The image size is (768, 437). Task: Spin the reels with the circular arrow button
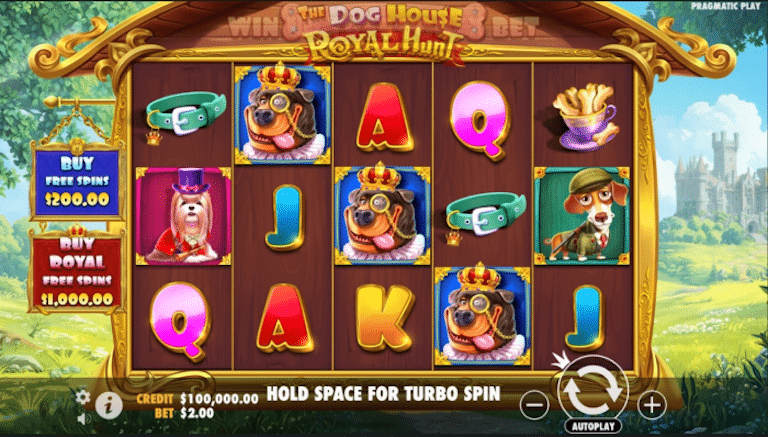coord(592,394)
